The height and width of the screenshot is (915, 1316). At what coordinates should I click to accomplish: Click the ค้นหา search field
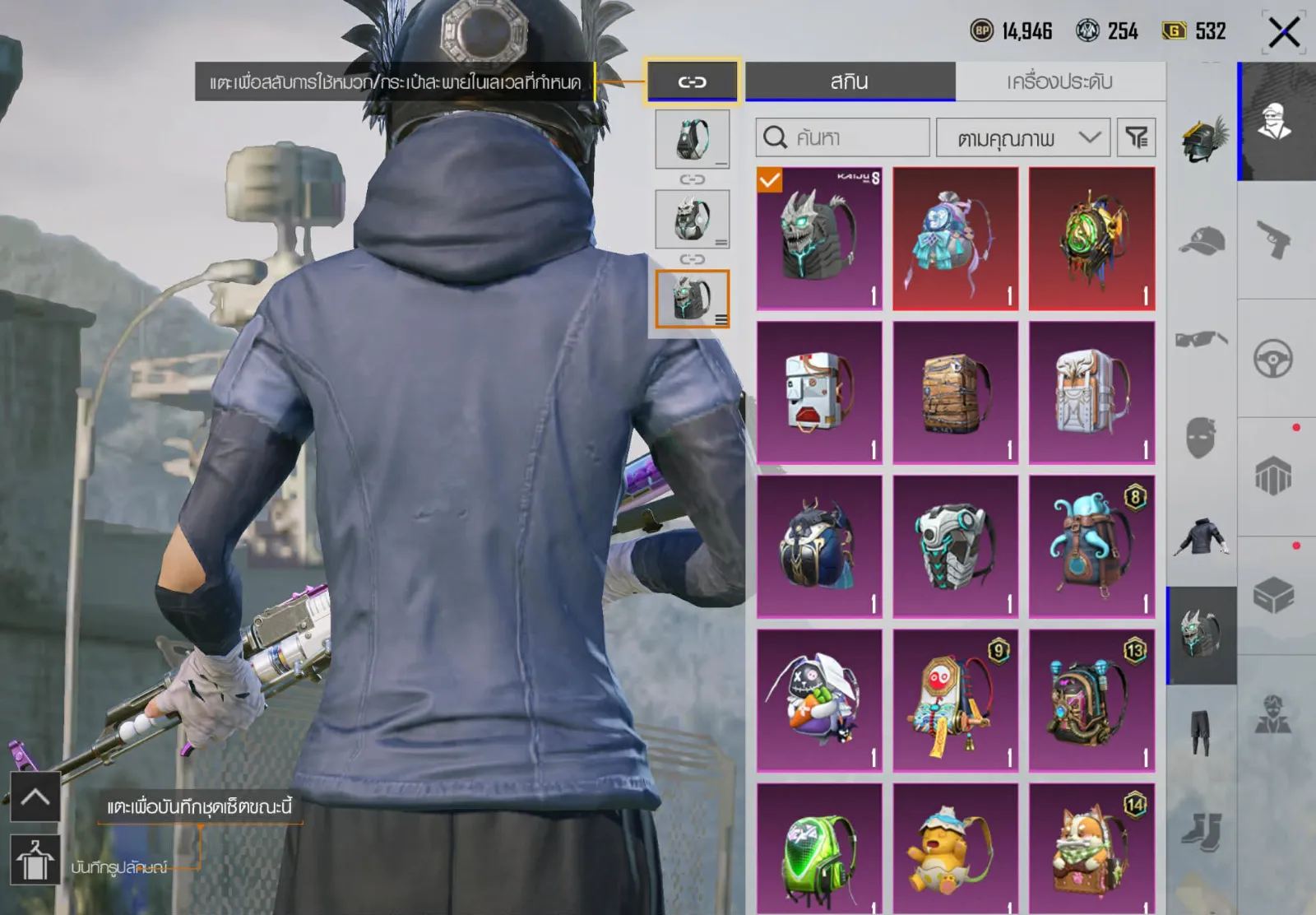(843, 137)
